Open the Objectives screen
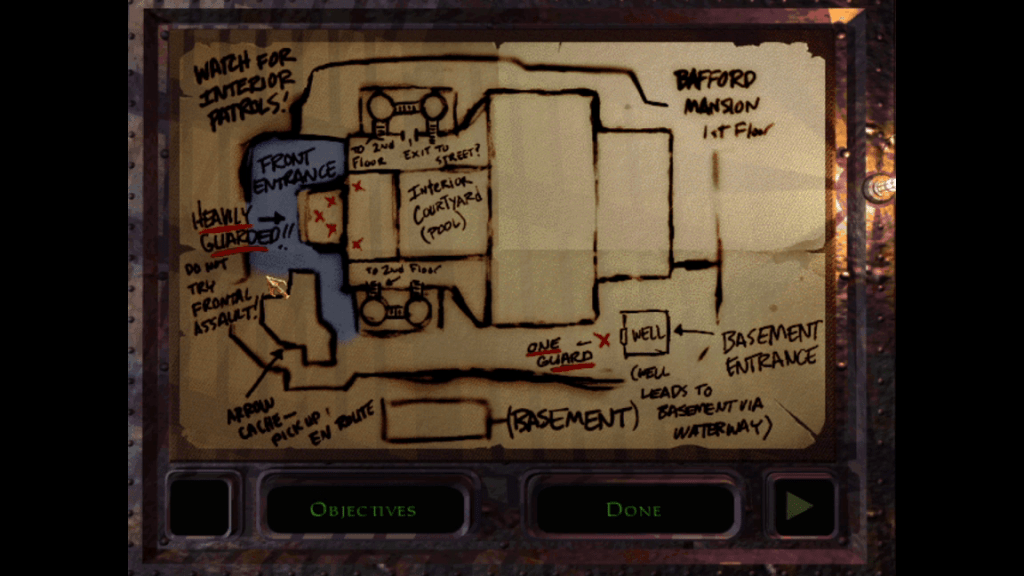Screen dimensions: 1024x576 tap(363, 509)
